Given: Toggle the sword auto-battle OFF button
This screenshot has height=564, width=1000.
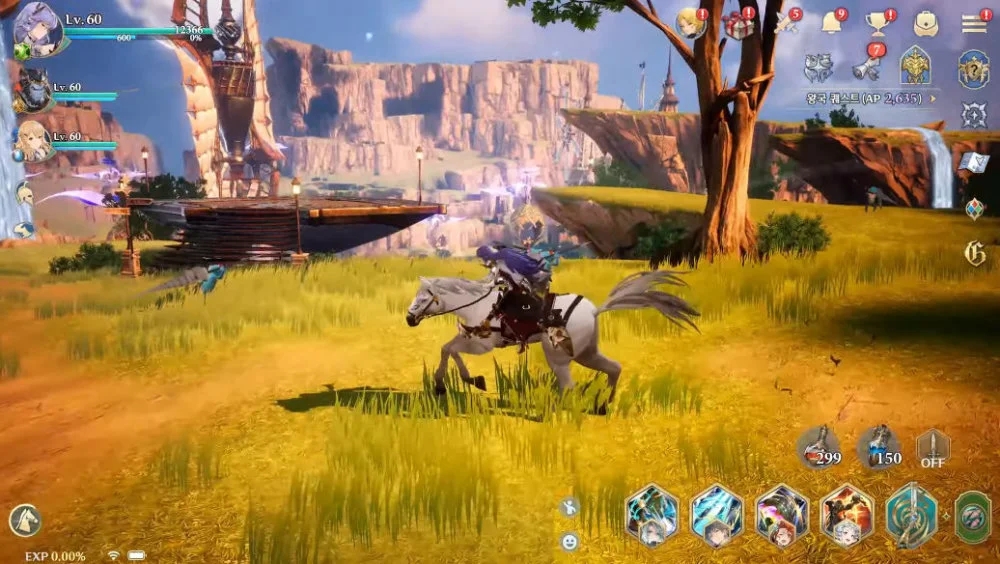Looking at the screenshot, I should tap(933, 448).
